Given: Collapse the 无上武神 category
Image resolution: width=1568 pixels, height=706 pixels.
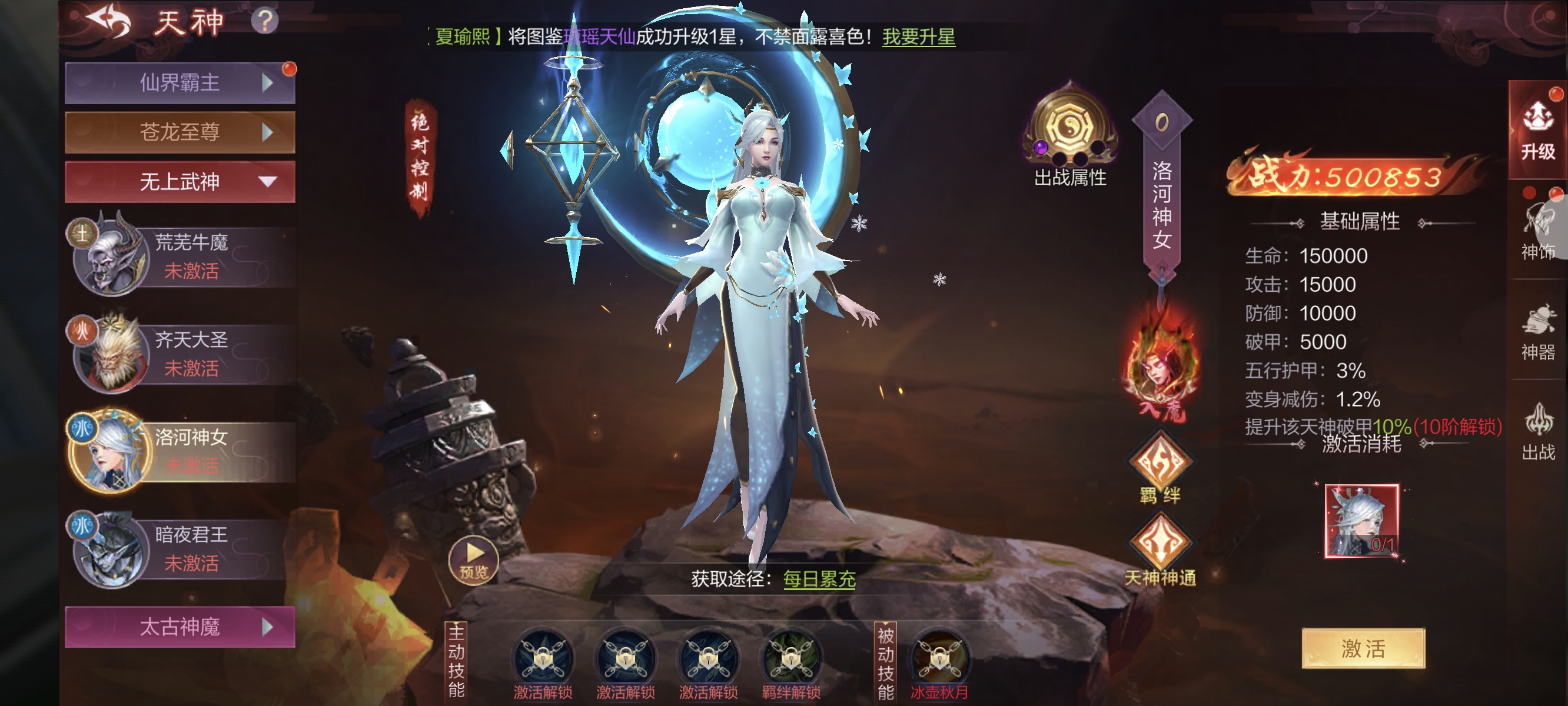Looking at the screenshot, I should tap(180, 181).
